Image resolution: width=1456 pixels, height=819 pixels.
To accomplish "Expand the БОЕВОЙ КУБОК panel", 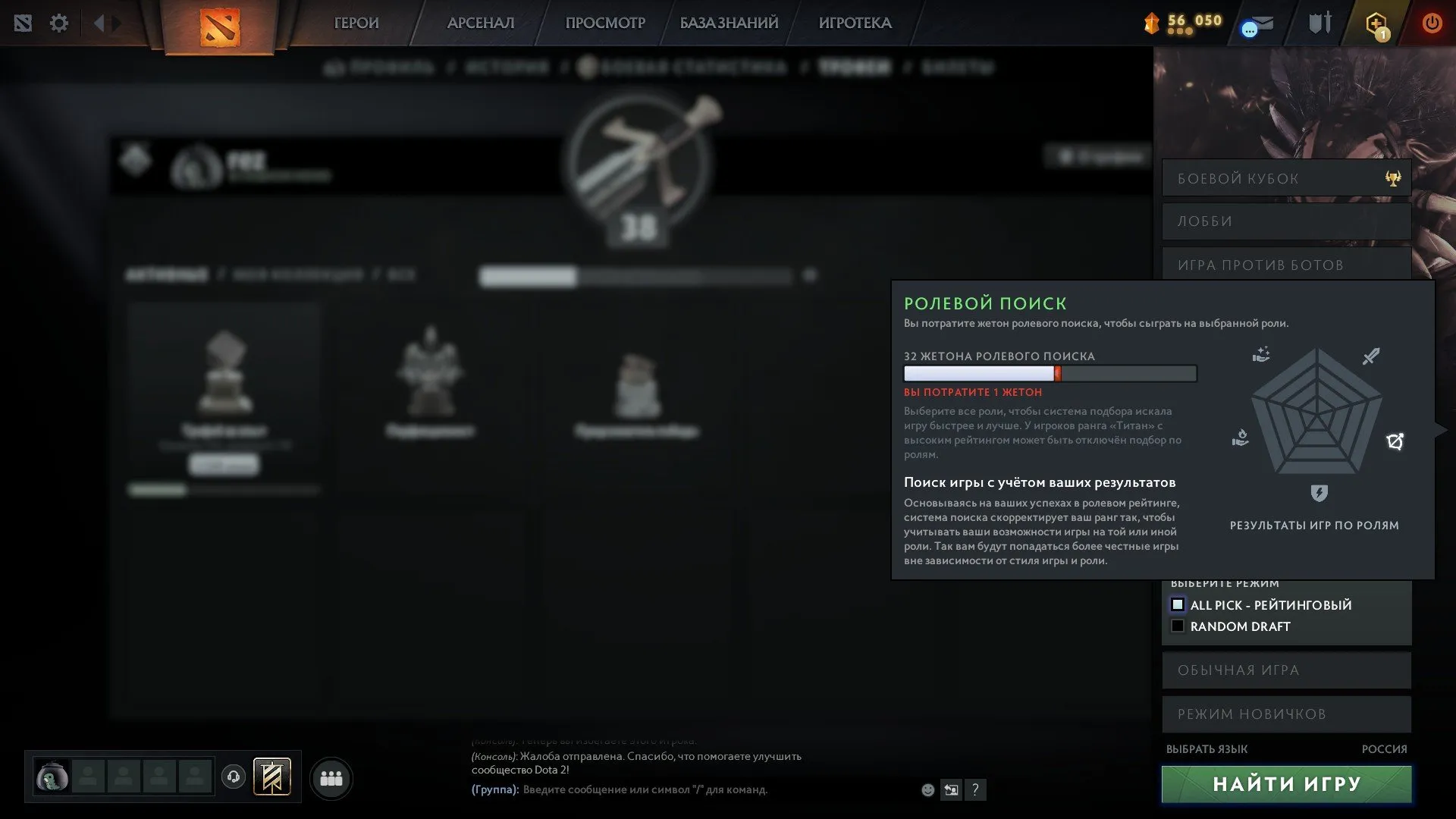I will [x=1285, y=177].
